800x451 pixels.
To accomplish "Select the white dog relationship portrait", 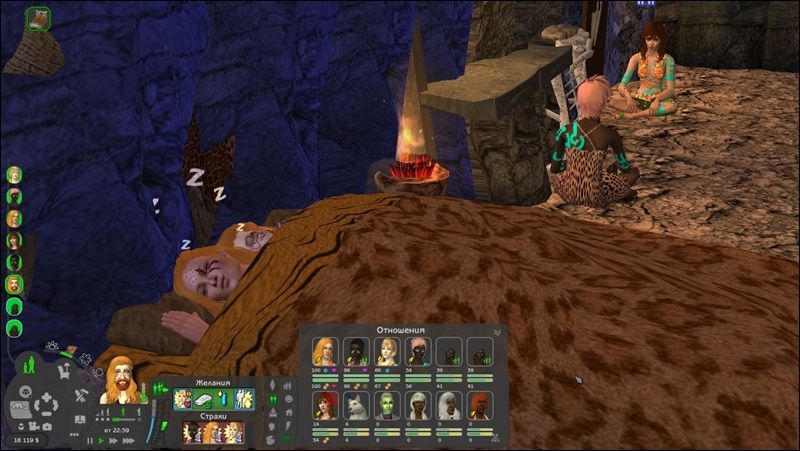I will pyautogui.click(x=355, y=404).
